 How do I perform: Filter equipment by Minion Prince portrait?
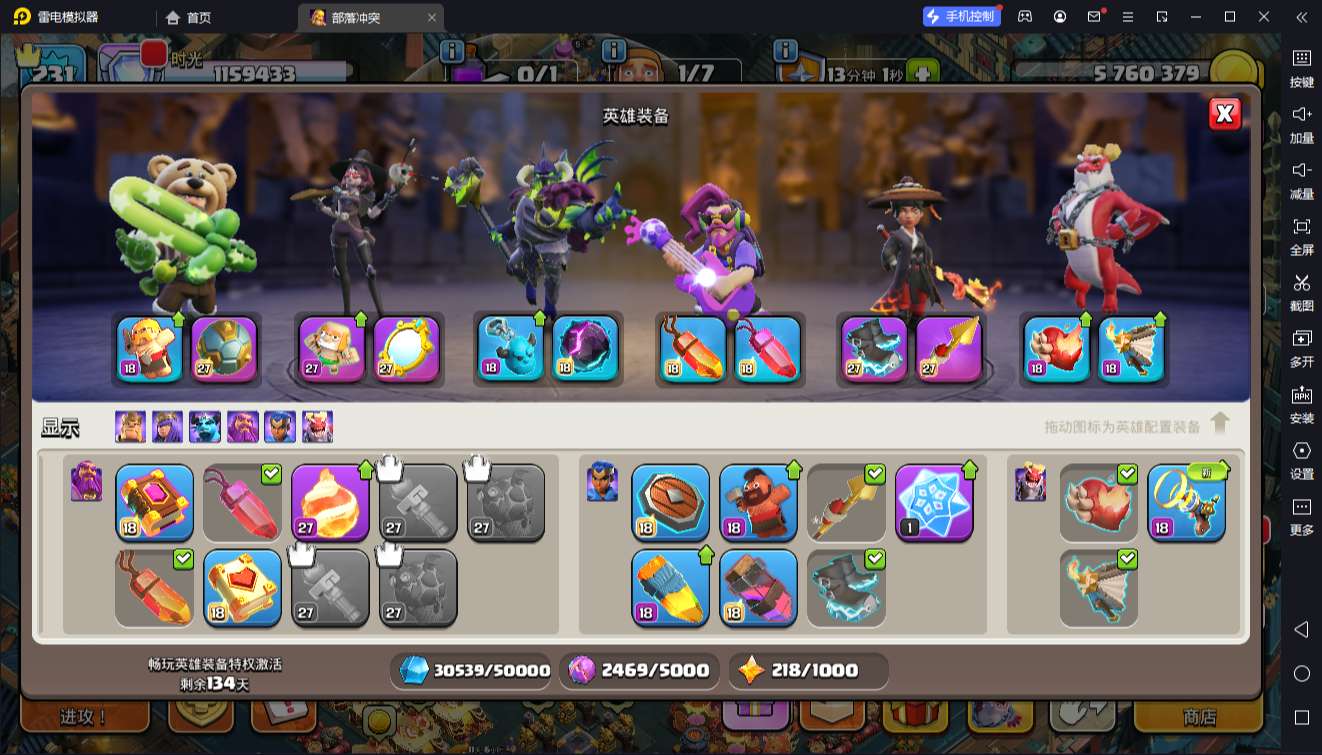click(x=205, y=427)
